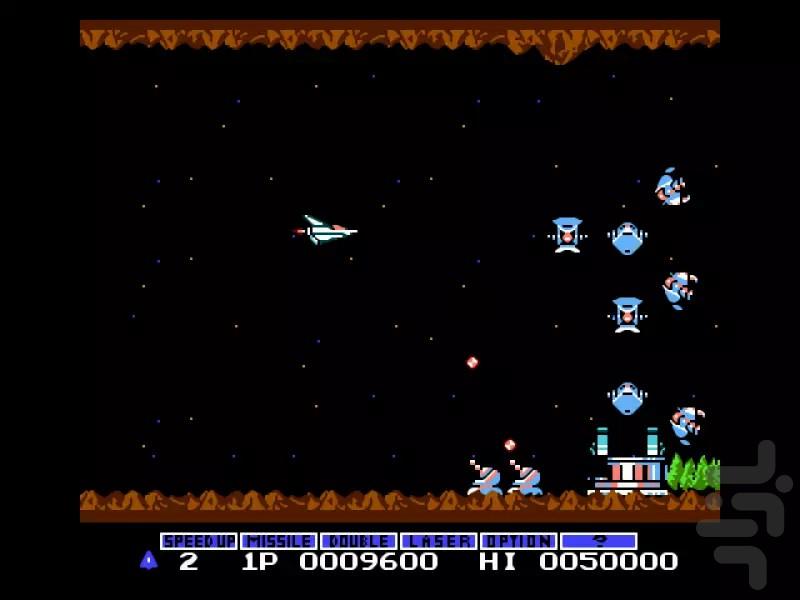The width and height of the screenshot is (800, 600).
Task: Choose the MISSILE power-up slot
Action: click(x=279, y=541)
